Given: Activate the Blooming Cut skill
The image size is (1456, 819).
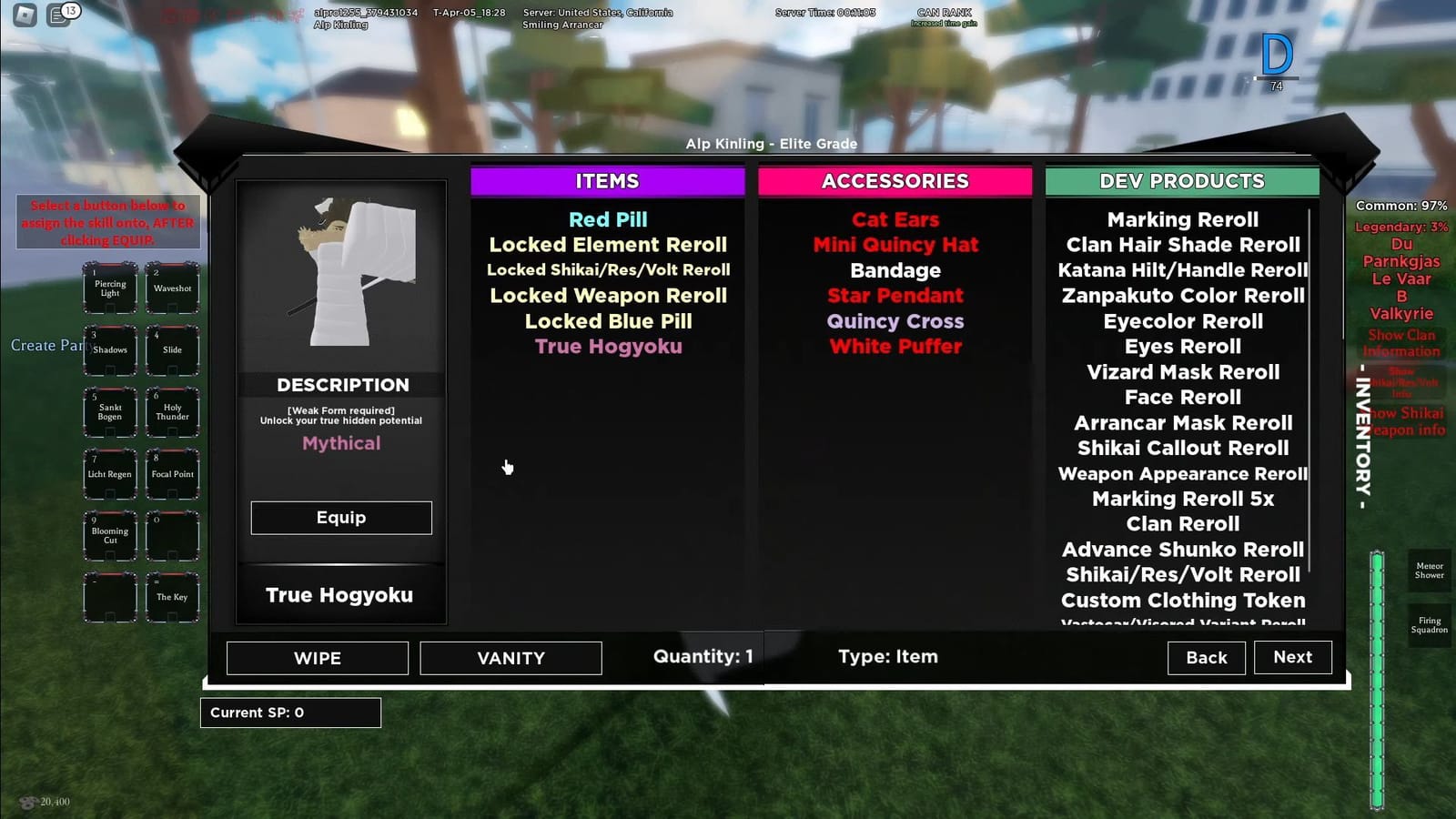Looking at the screenshot, I should [x=109, y=535].
